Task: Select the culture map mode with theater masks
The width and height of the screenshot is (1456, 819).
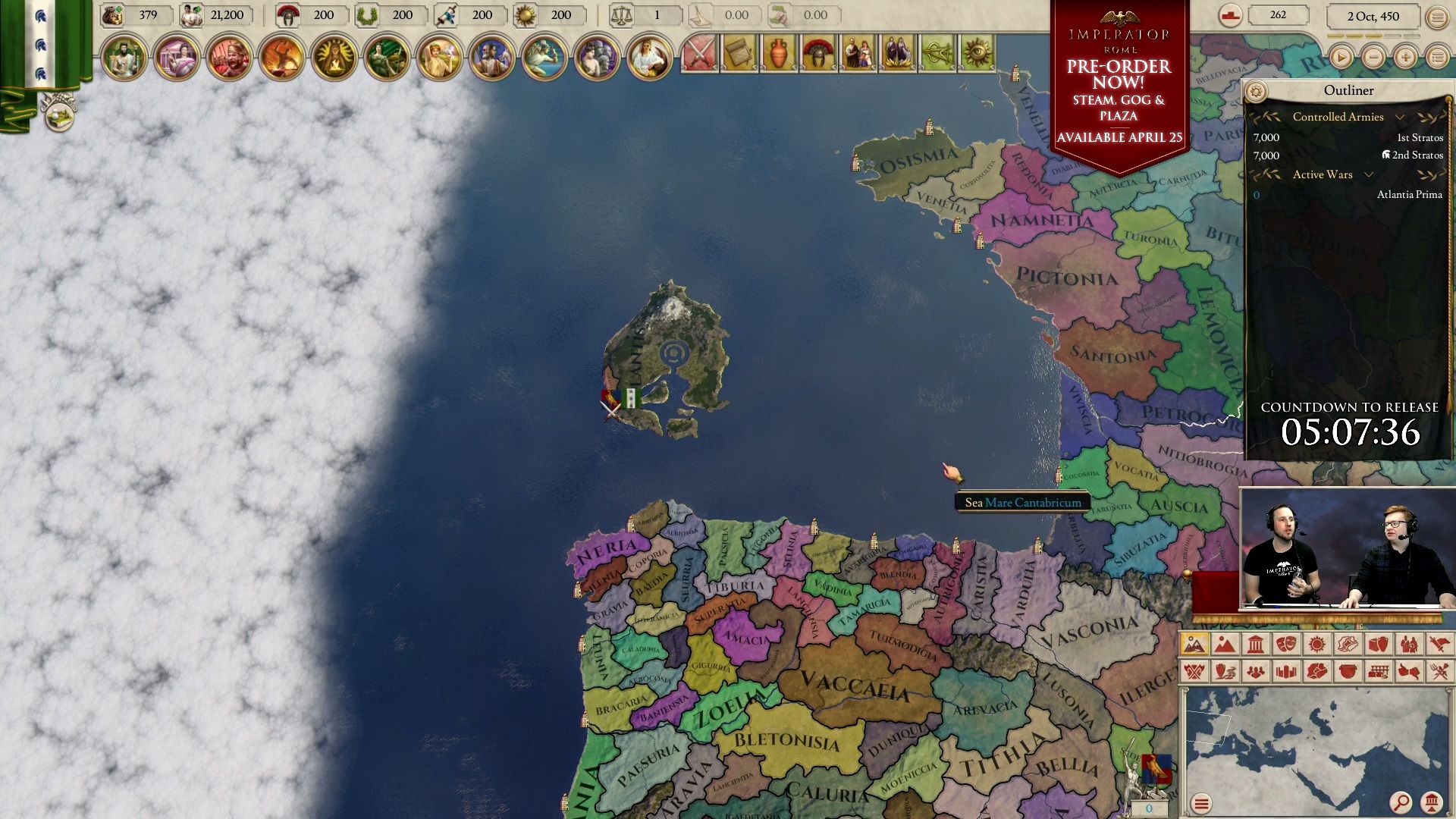Action: coord(1287,646)
